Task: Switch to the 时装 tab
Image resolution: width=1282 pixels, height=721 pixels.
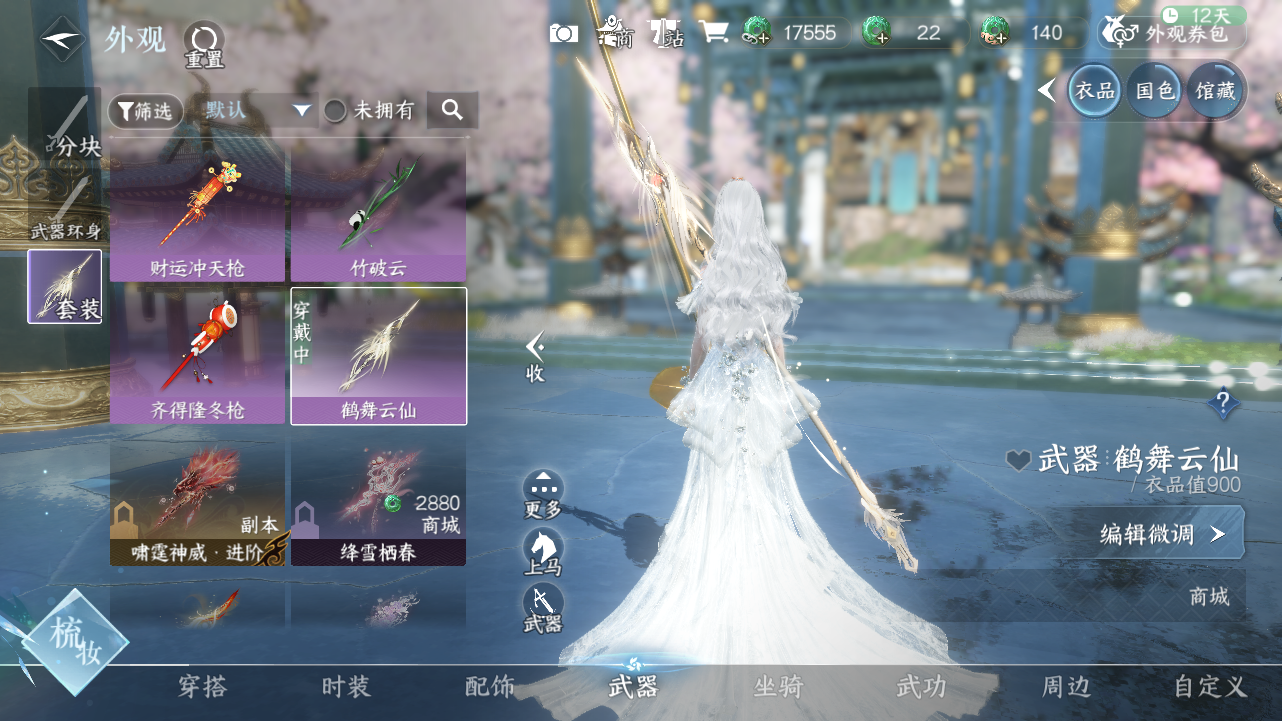Action: [346, 687]
